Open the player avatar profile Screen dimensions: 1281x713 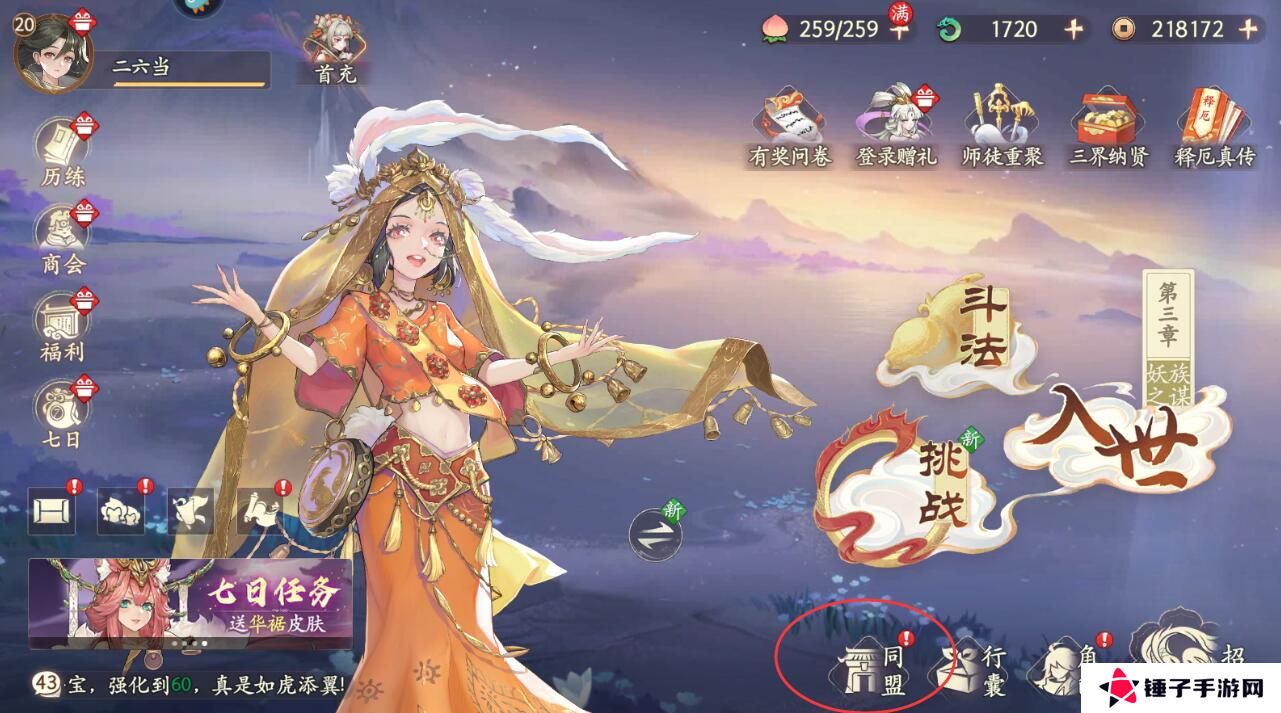coord(52,51)
